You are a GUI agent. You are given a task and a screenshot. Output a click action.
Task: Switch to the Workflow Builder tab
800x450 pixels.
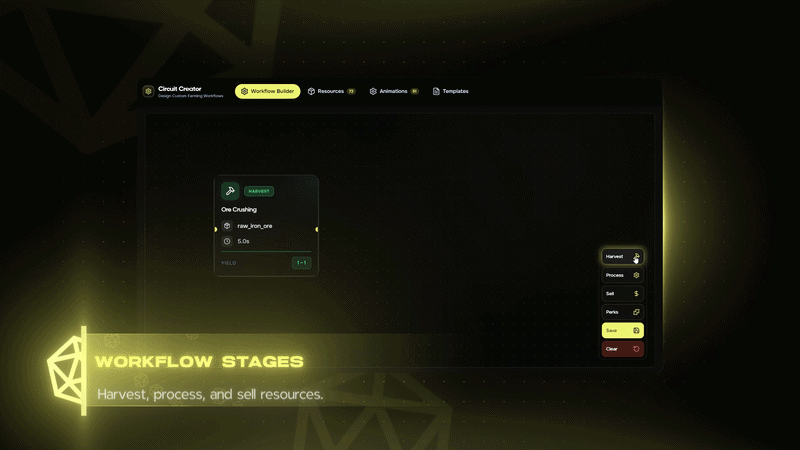pos(268,91)
